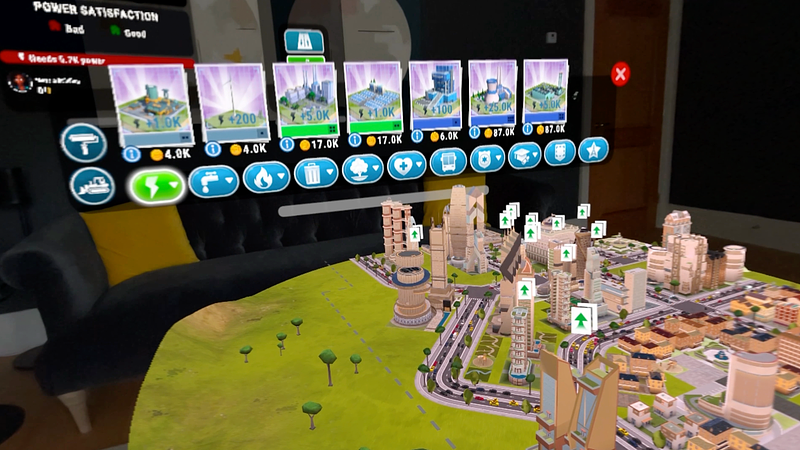800x450 pixels.
Task: Open the water category with the faucet icon
Action: coord(213,180)
